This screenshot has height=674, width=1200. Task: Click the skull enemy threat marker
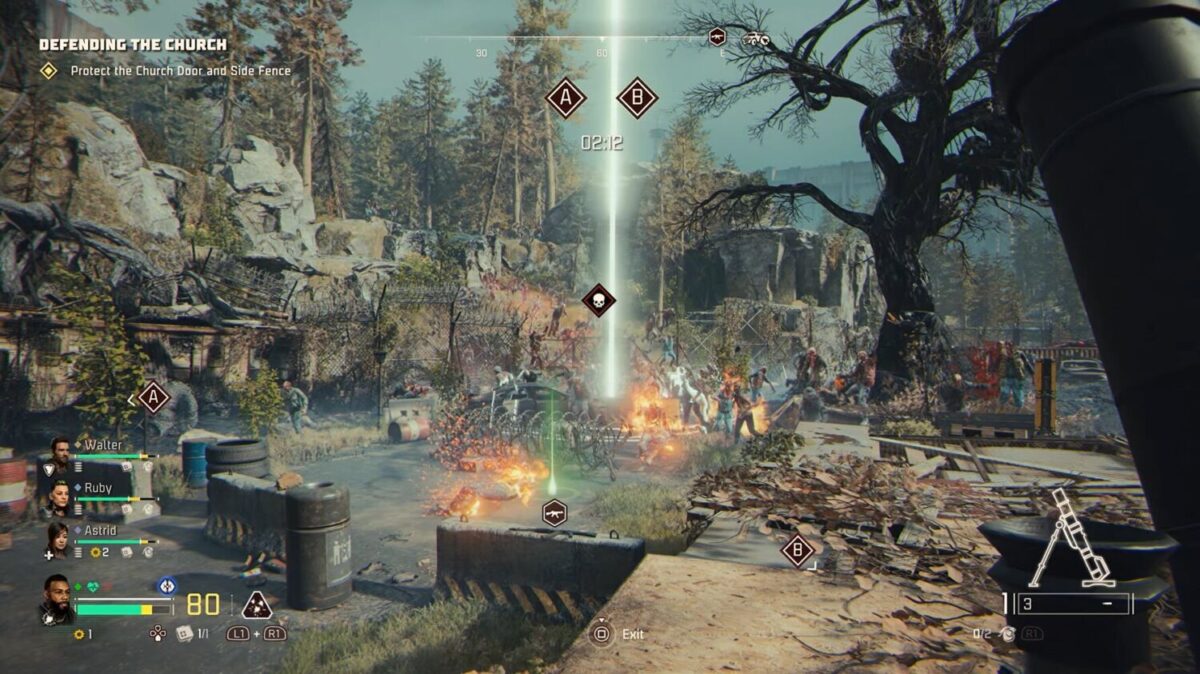click(x=599, y=300)
